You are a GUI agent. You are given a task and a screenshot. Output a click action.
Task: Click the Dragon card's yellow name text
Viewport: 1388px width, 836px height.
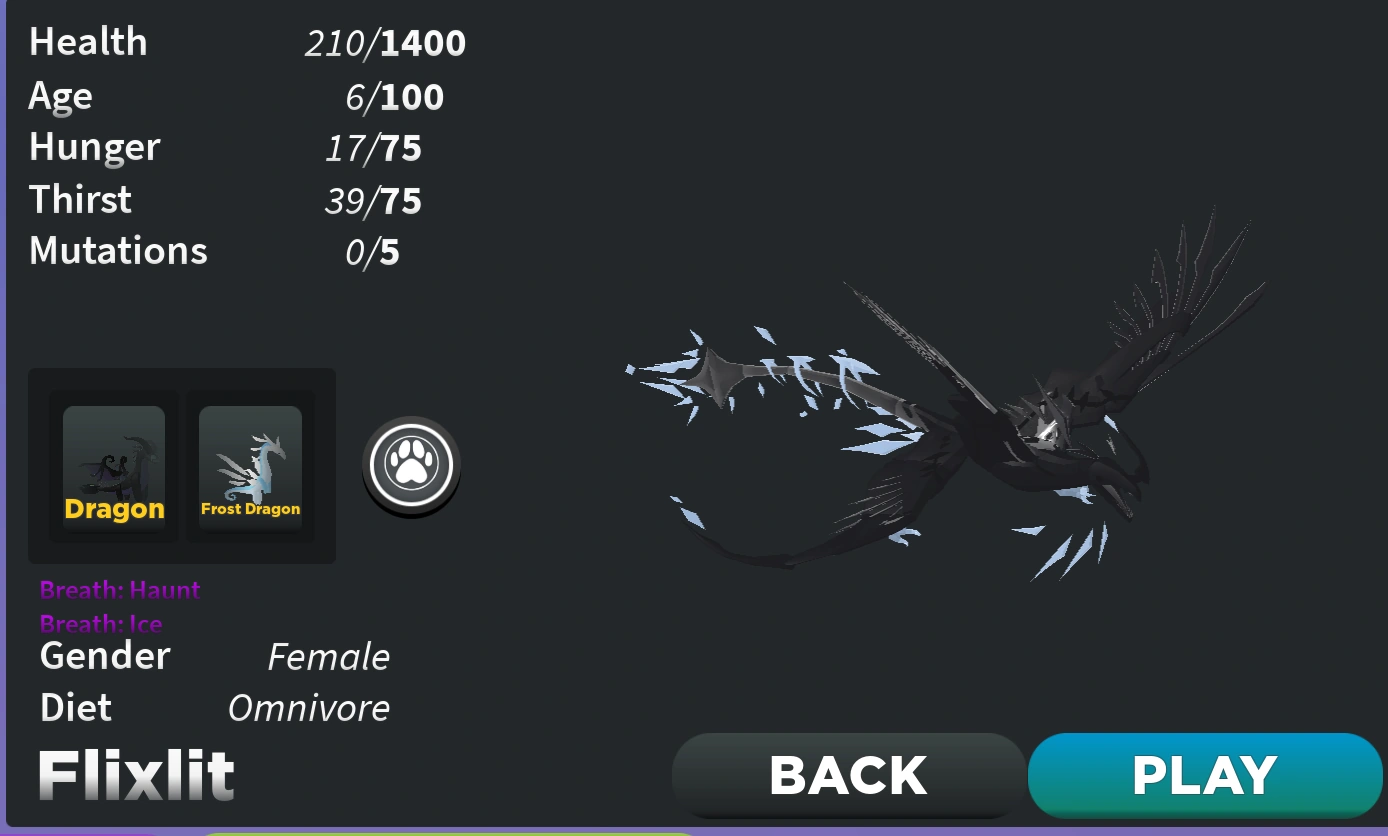(x=113, y=509)
